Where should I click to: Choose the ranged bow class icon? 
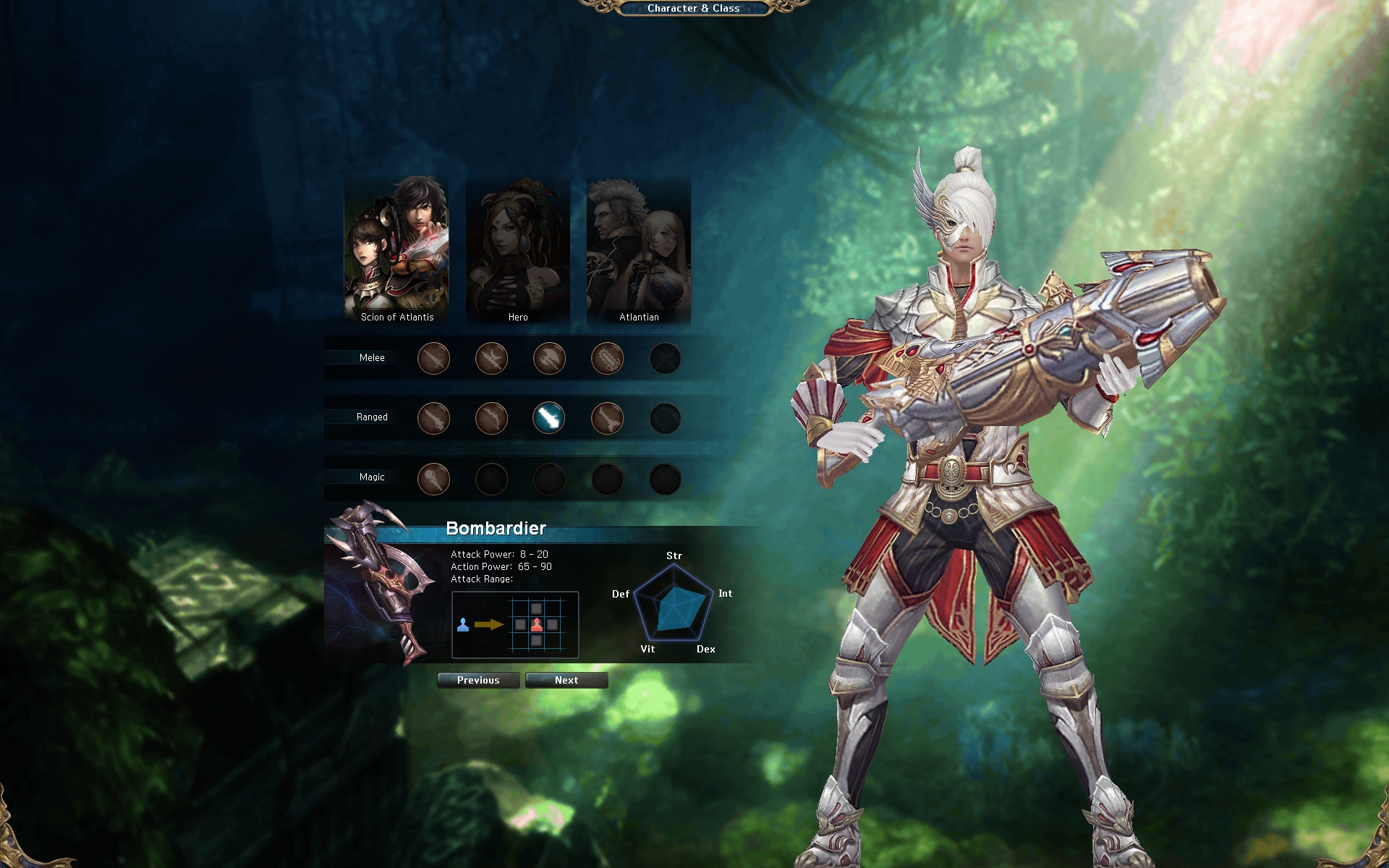pos(491,418)
